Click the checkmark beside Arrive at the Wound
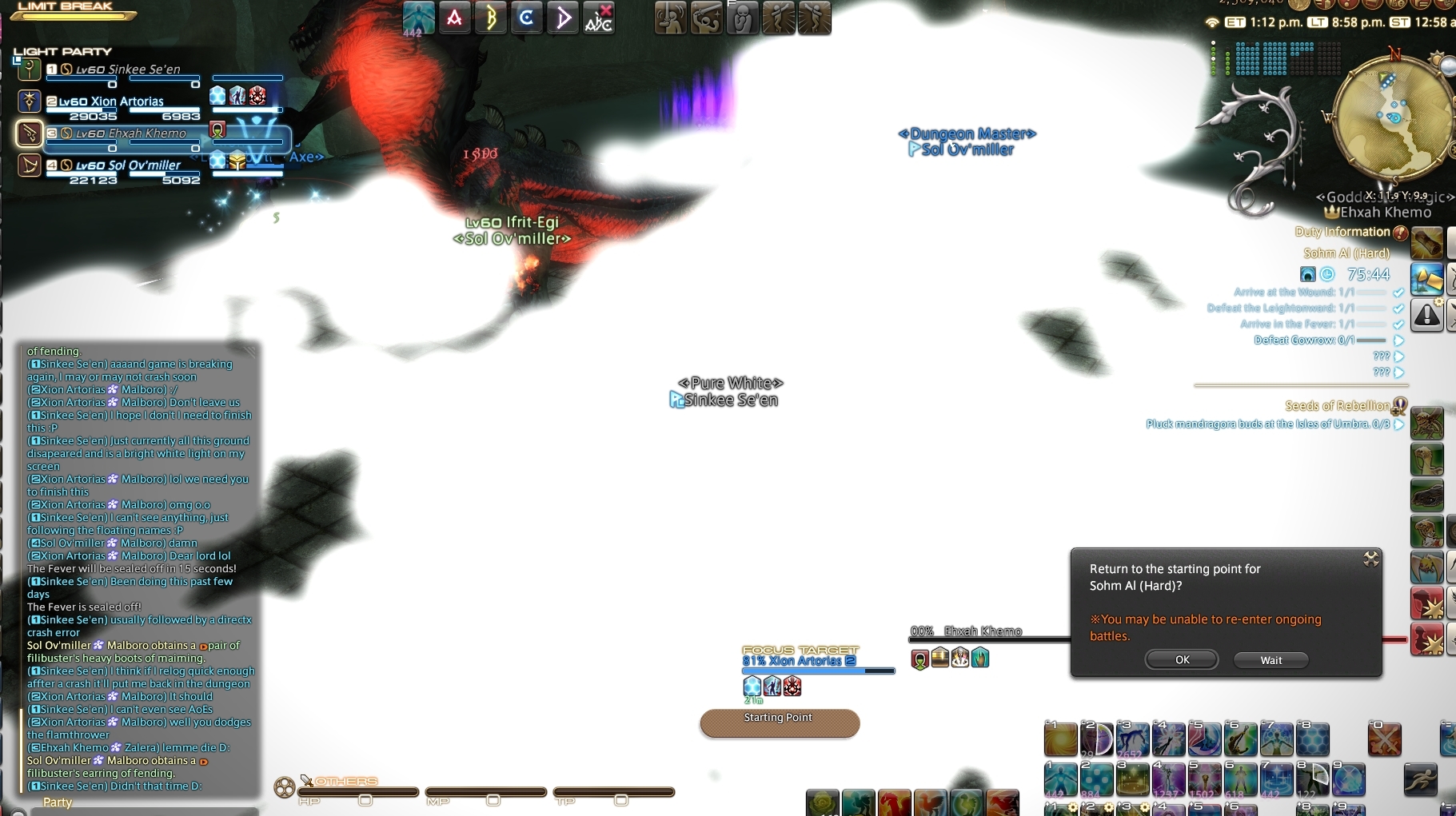Screen dimensions: 1456x816 pos(1398,293)
